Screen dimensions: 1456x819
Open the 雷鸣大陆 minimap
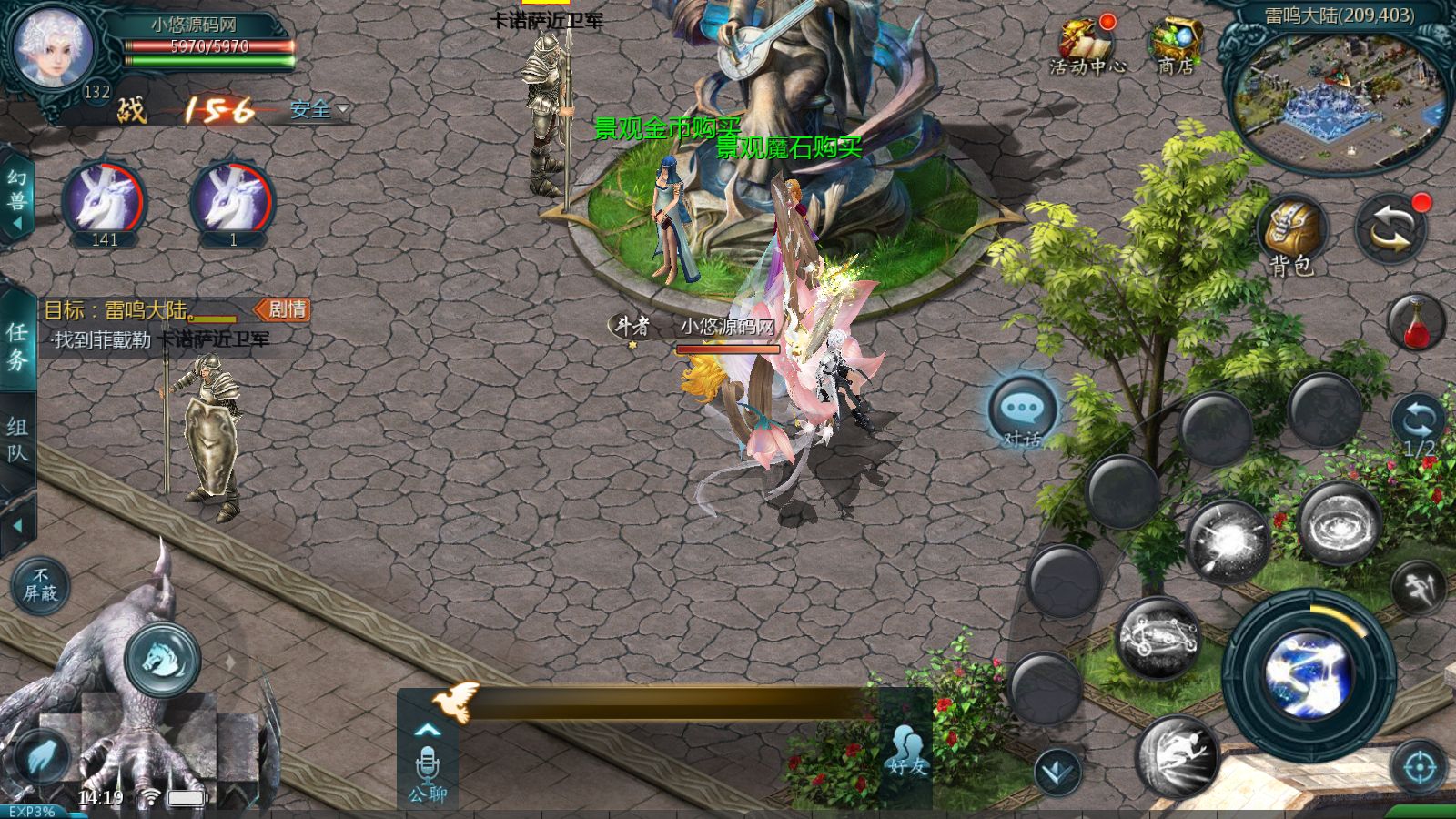click(x=1339, y=102)
